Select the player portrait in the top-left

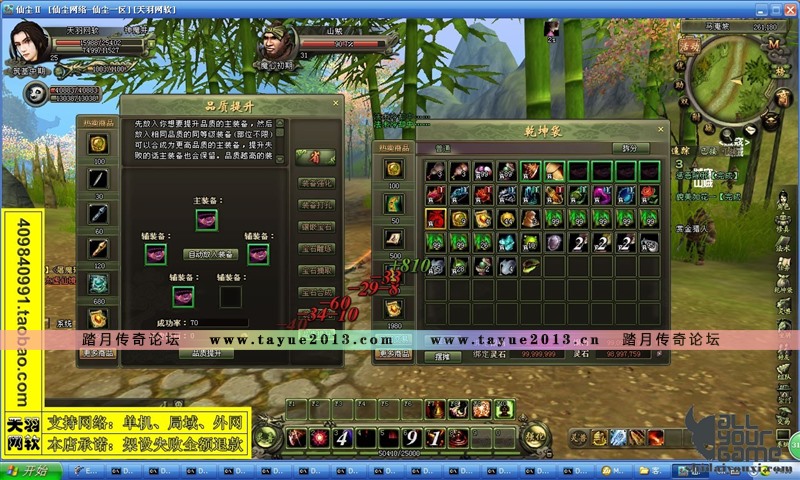[29, 44]
